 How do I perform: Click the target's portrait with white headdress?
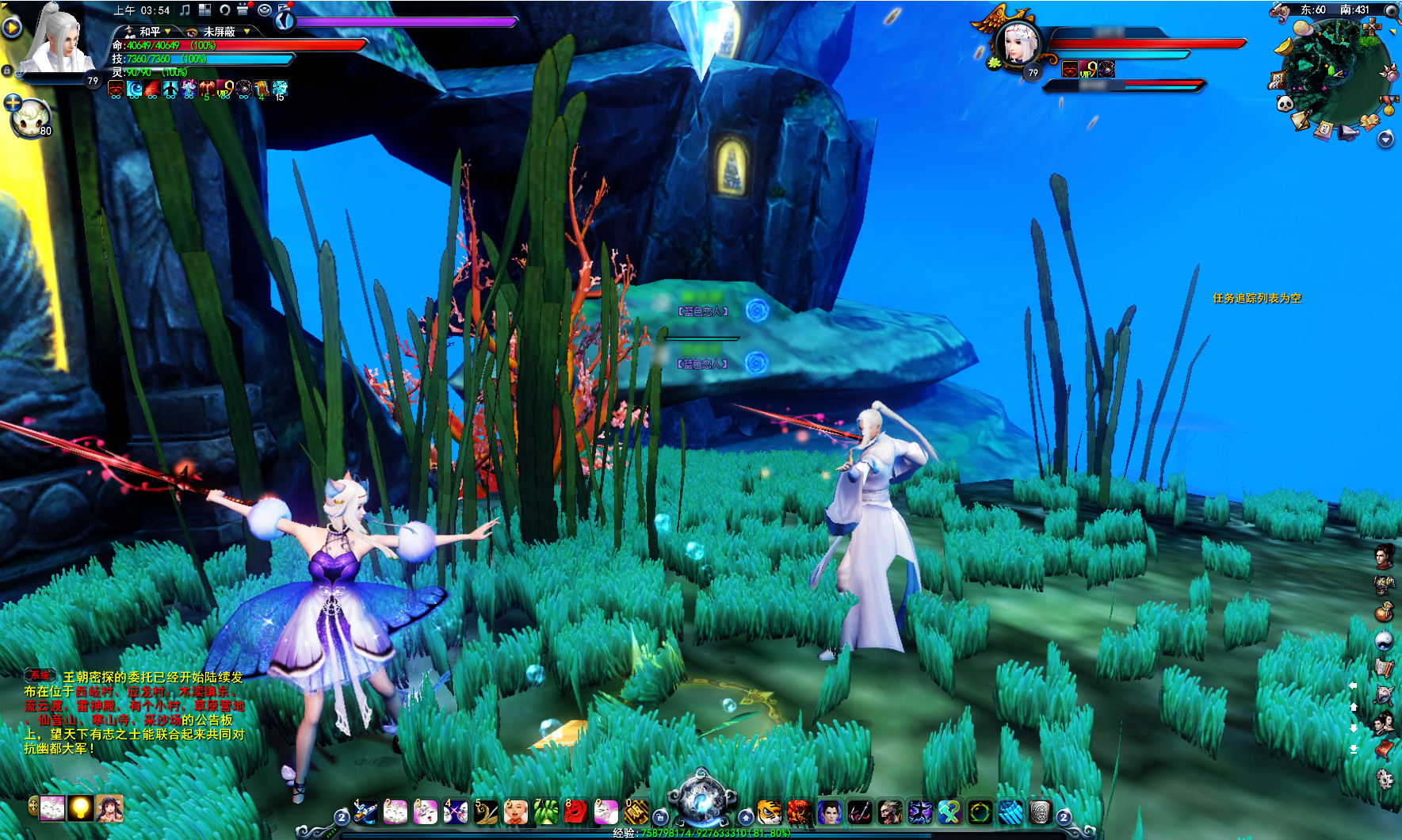point(1018,44)
